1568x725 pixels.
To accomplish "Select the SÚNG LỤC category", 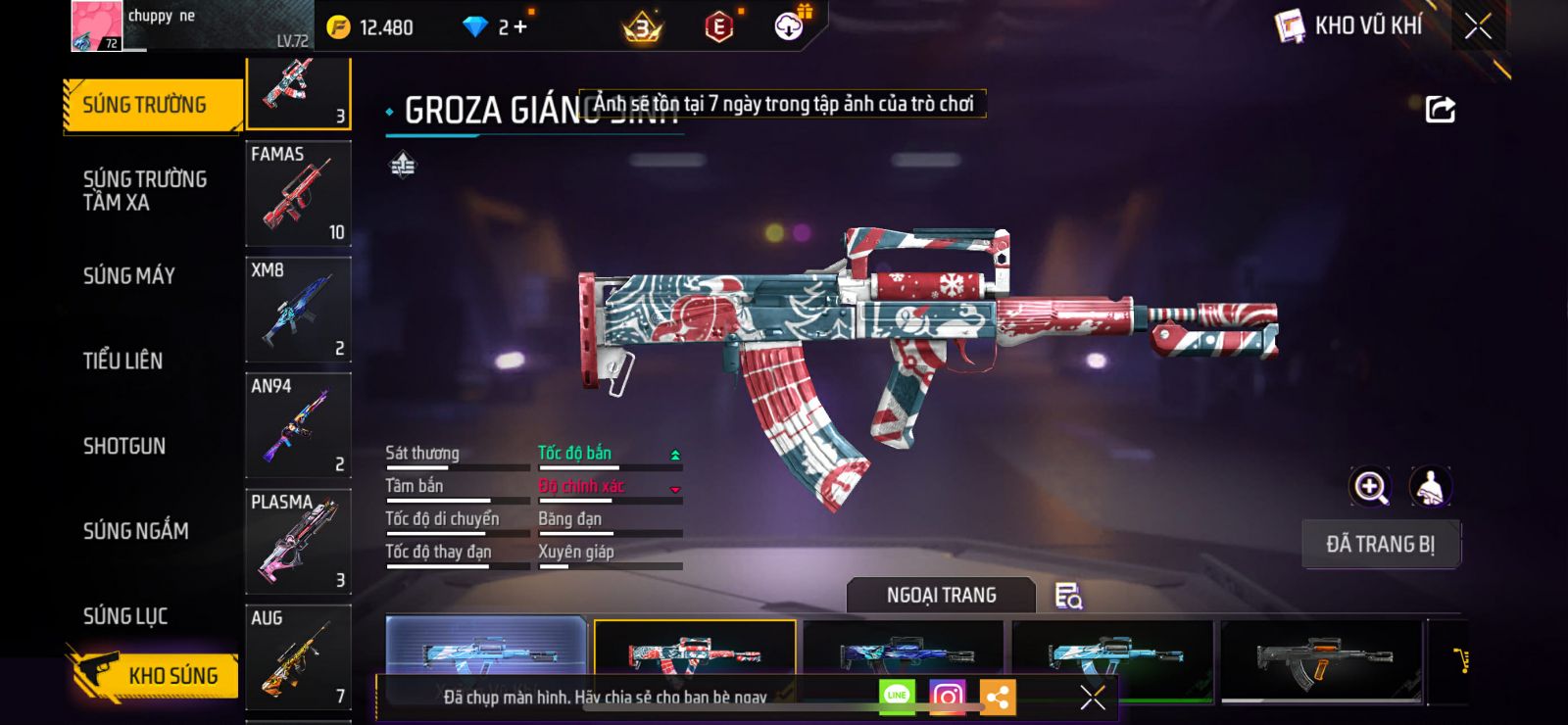I will (125, 616).
